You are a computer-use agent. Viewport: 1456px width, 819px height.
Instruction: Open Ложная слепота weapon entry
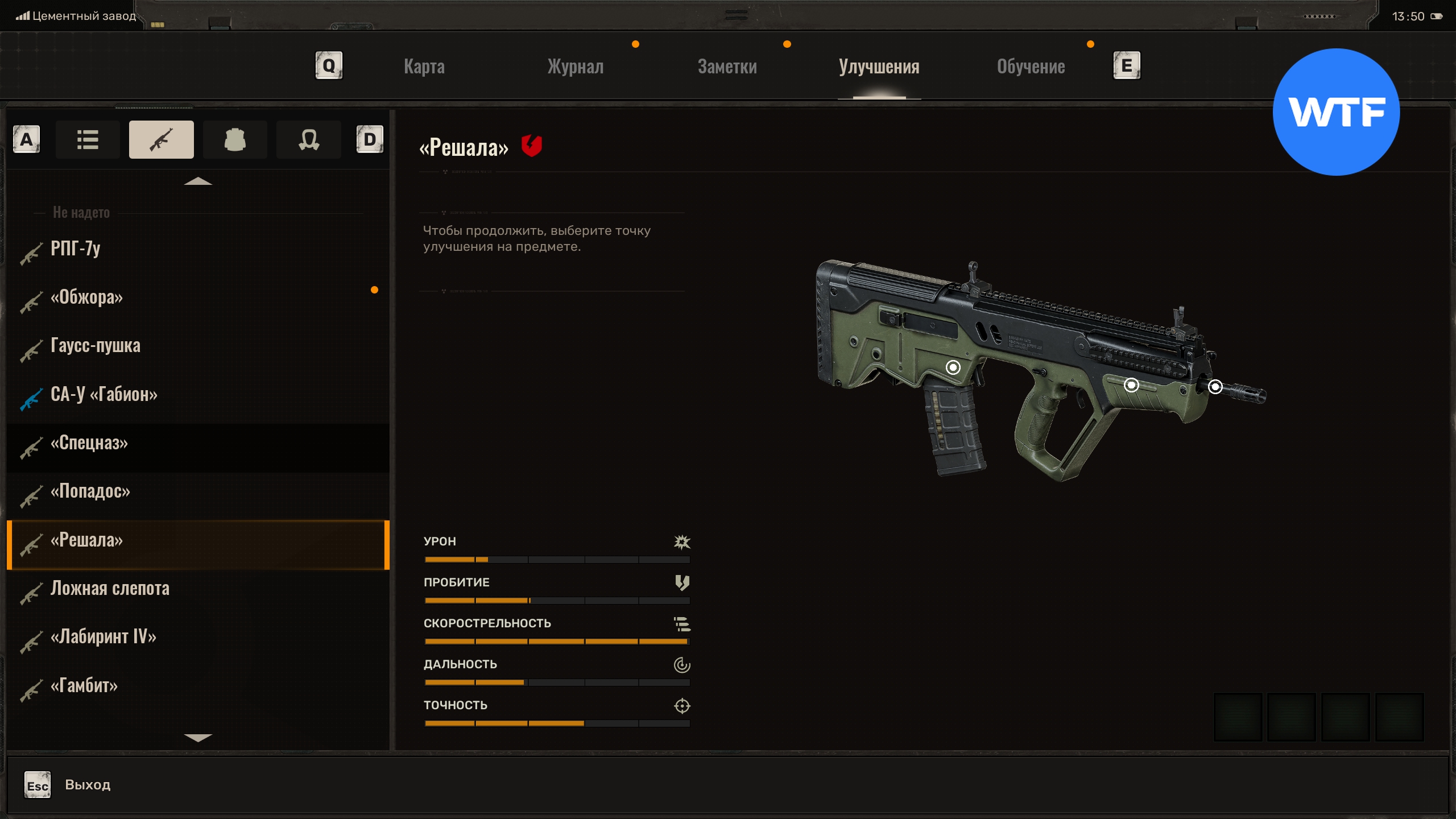point(110,588)
